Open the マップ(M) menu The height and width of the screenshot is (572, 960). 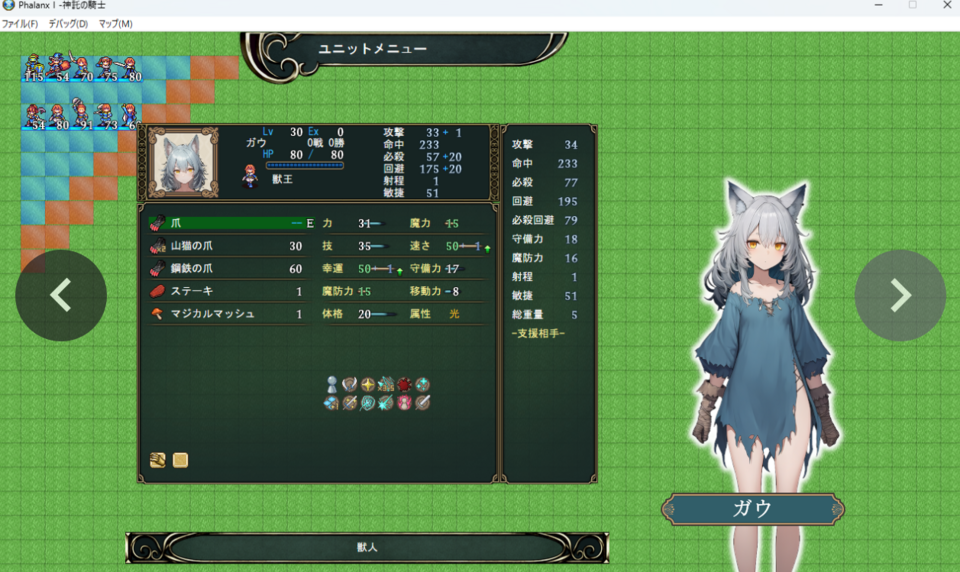pos(115,24)
